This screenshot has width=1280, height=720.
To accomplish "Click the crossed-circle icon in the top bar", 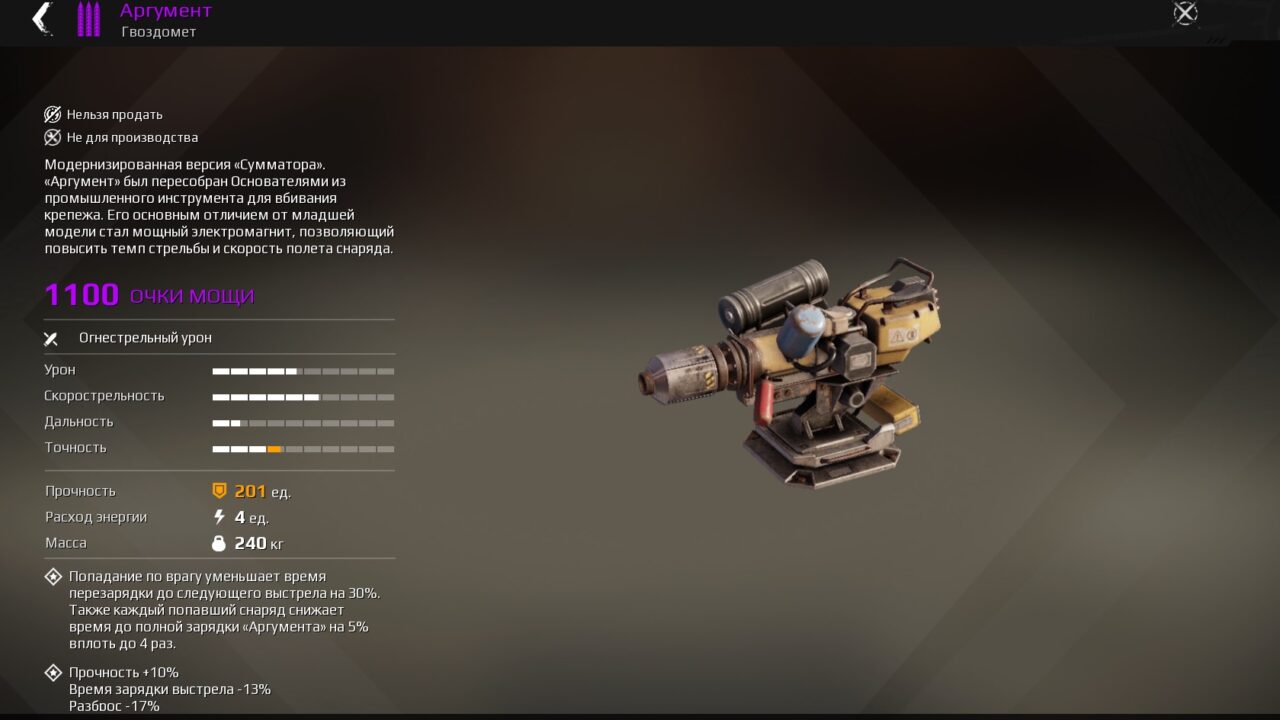I will [1185, 13].
